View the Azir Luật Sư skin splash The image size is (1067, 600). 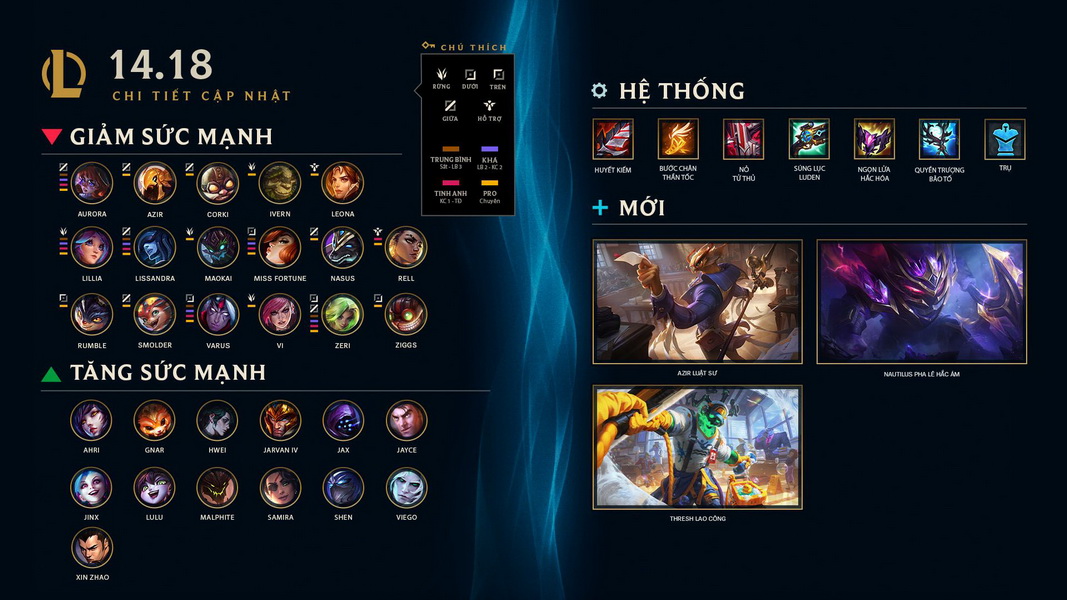697,301
